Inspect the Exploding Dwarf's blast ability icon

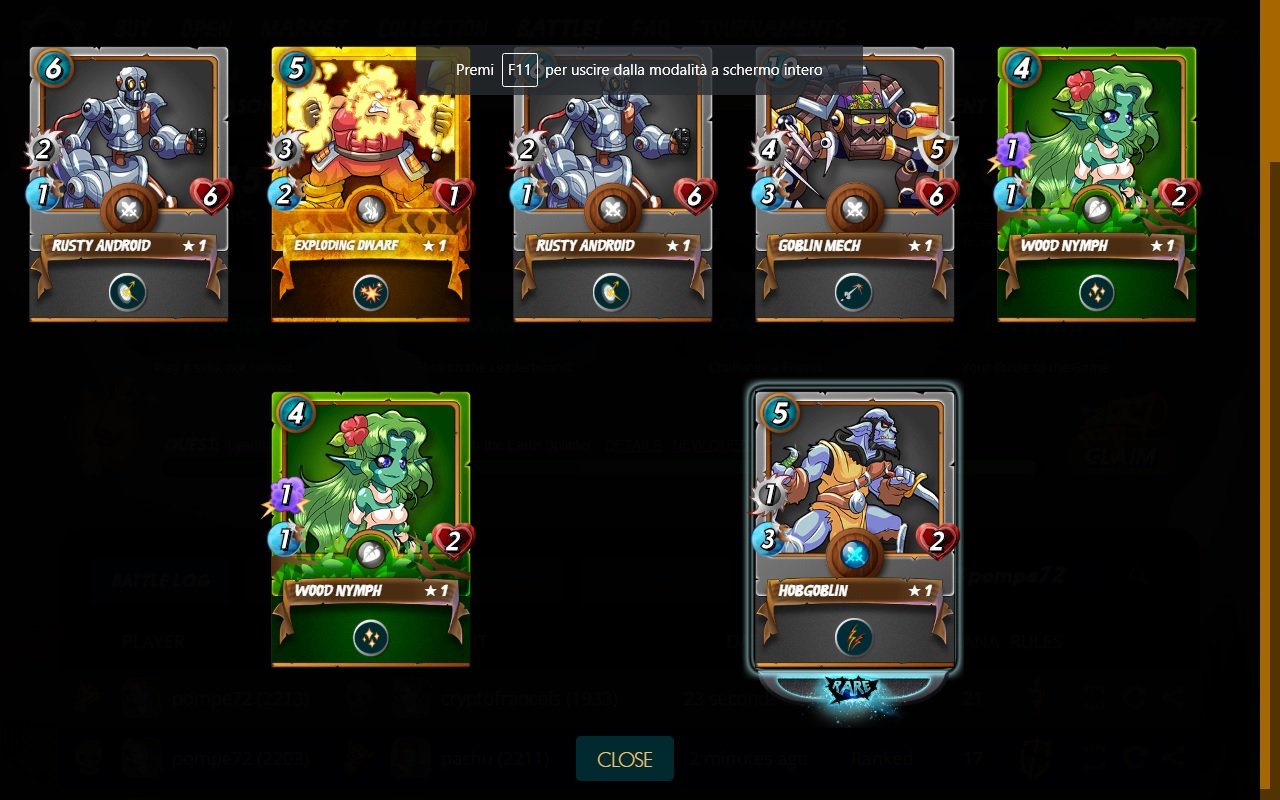[370, 293]
